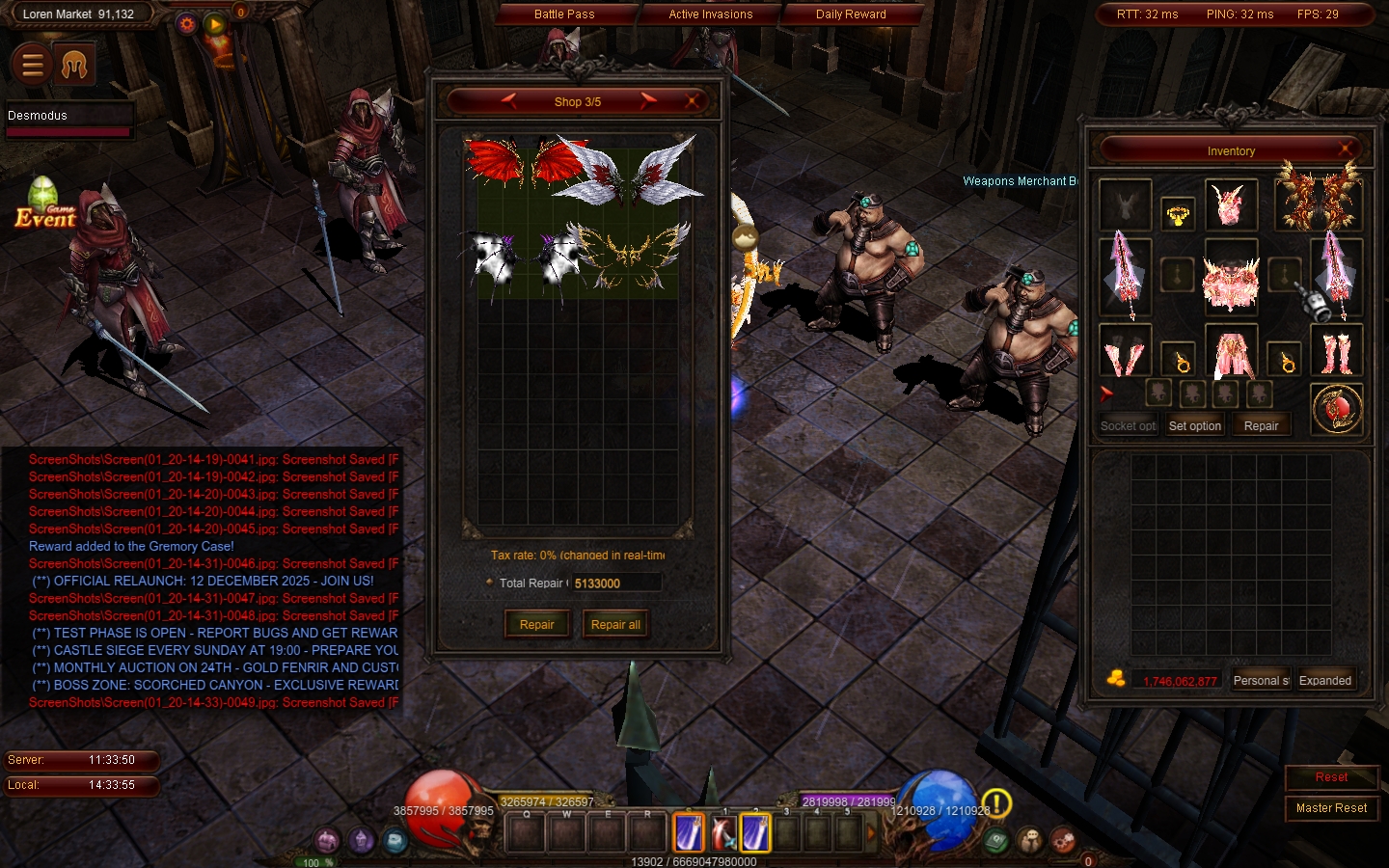The width and height of the screenshot is (1389, 868).
Task: Click the Master Reset button
Action: 1331,808
